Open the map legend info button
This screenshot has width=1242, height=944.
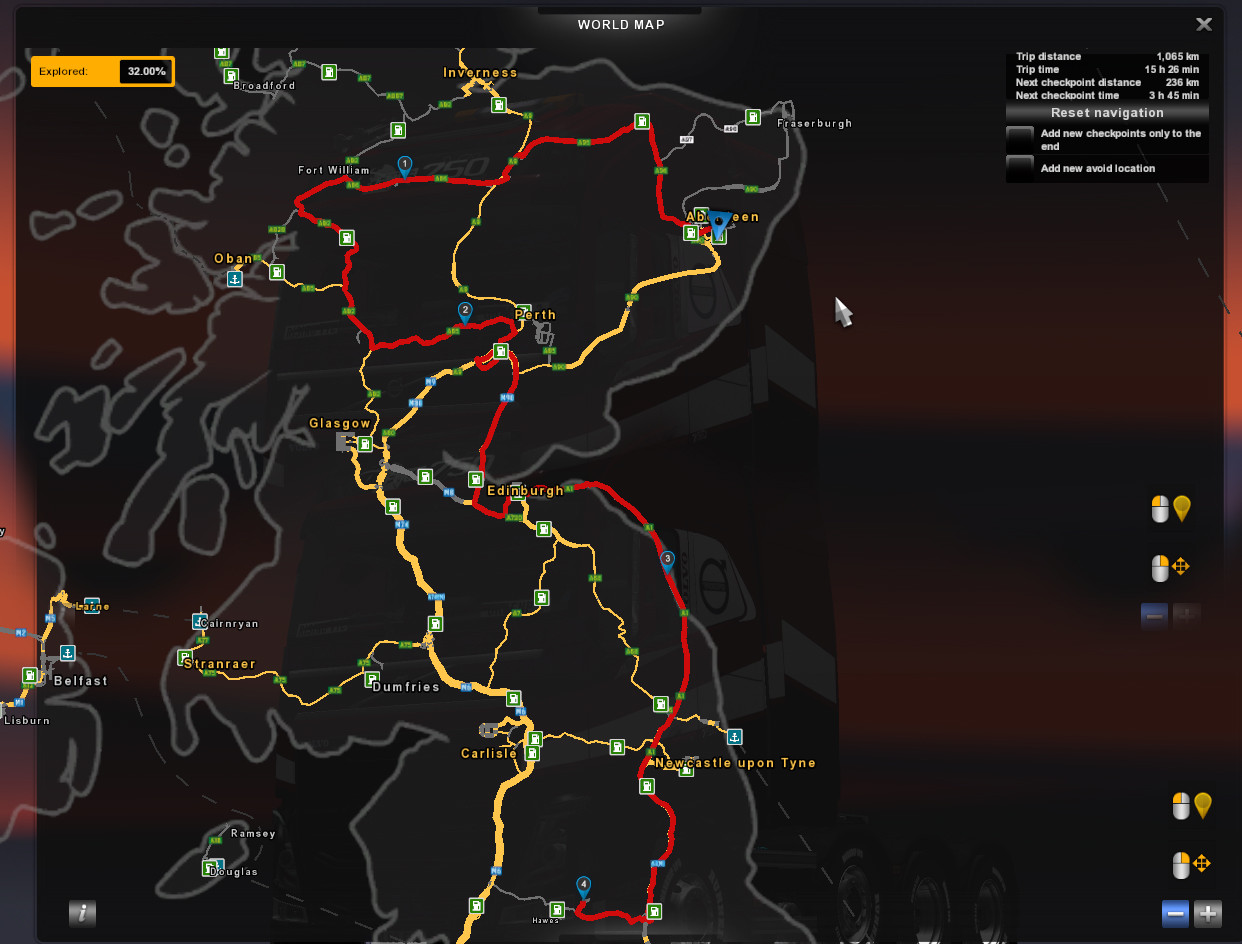(82, 912)
